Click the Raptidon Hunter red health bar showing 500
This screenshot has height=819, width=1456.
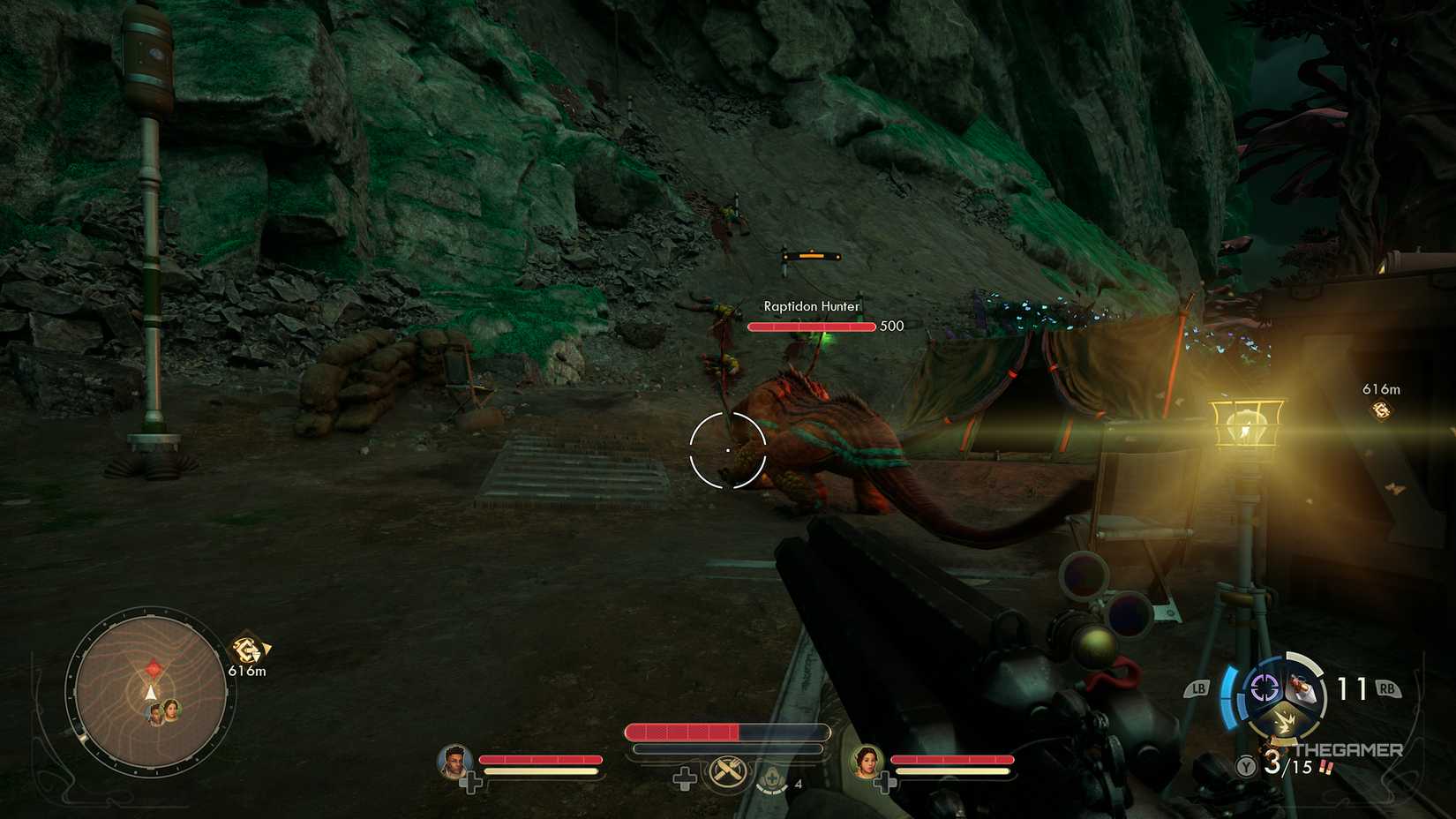coord(808,326)
